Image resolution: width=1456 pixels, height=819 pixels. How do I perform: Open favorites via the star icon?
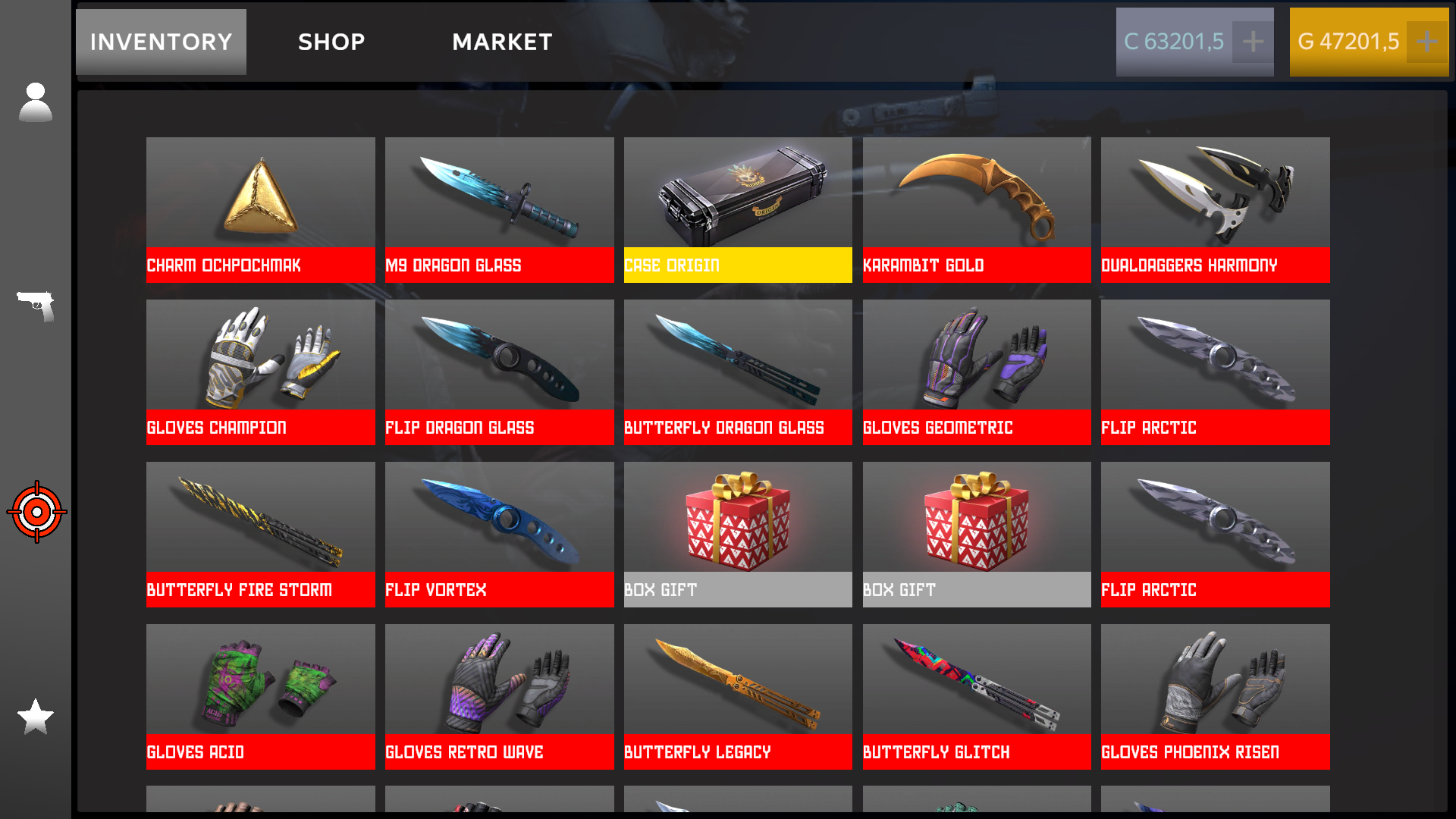click(x=35, y=717)
